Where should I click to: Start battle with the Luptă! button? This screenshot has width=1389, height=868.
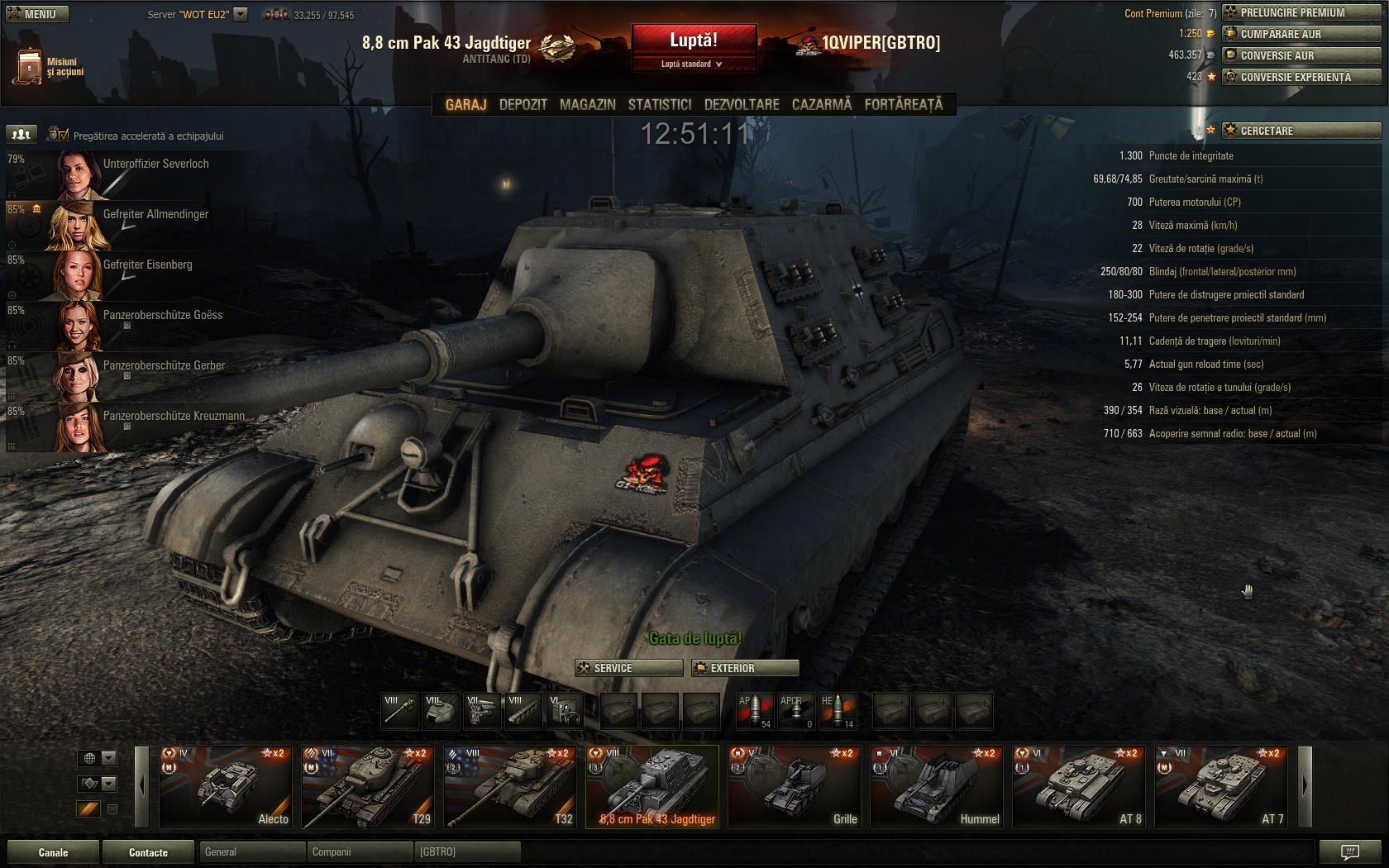coord(694,40)
